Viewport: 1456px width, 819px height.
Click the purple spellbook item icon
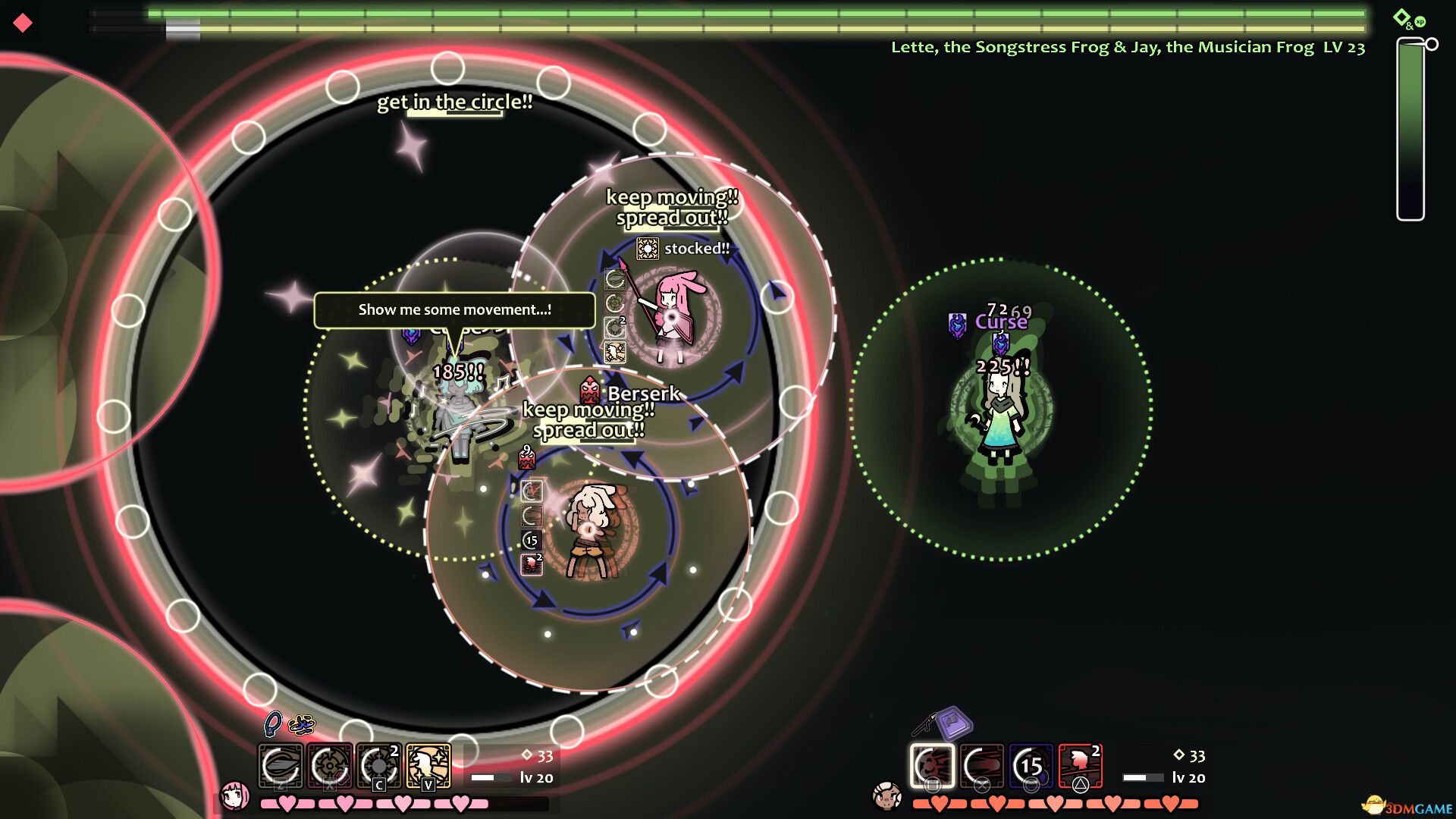pyautogui.click(x=954, y=723)
